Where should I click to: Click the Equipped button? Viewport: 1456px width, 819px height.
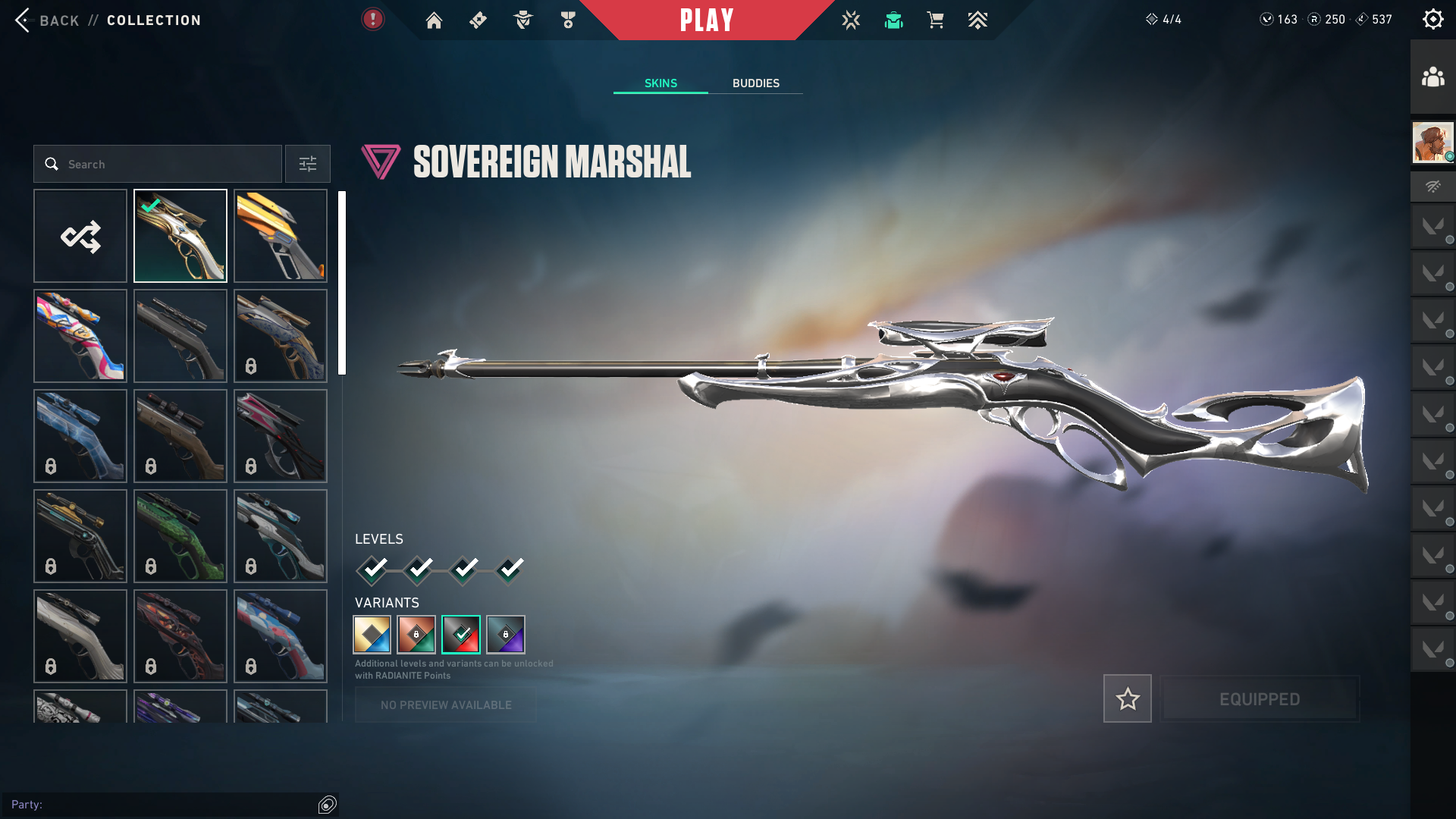coord(1260,698)
